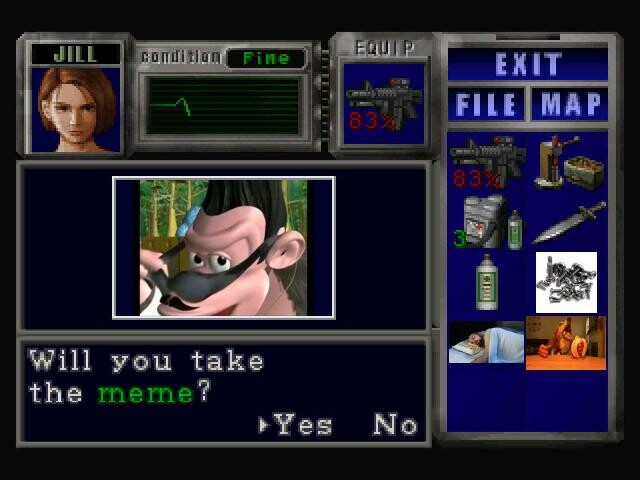The height and width of the screenshot is (480, 640).
Task: Select the orange monkey picture slot
Action: (x=566, y=343)
